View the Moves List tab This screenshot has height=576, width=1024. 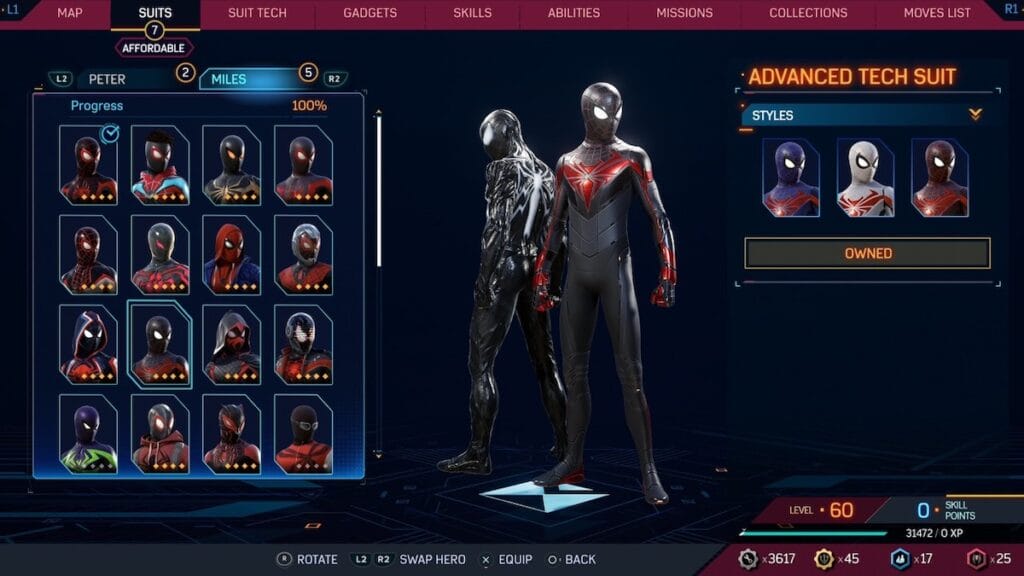tap(937, 13)
